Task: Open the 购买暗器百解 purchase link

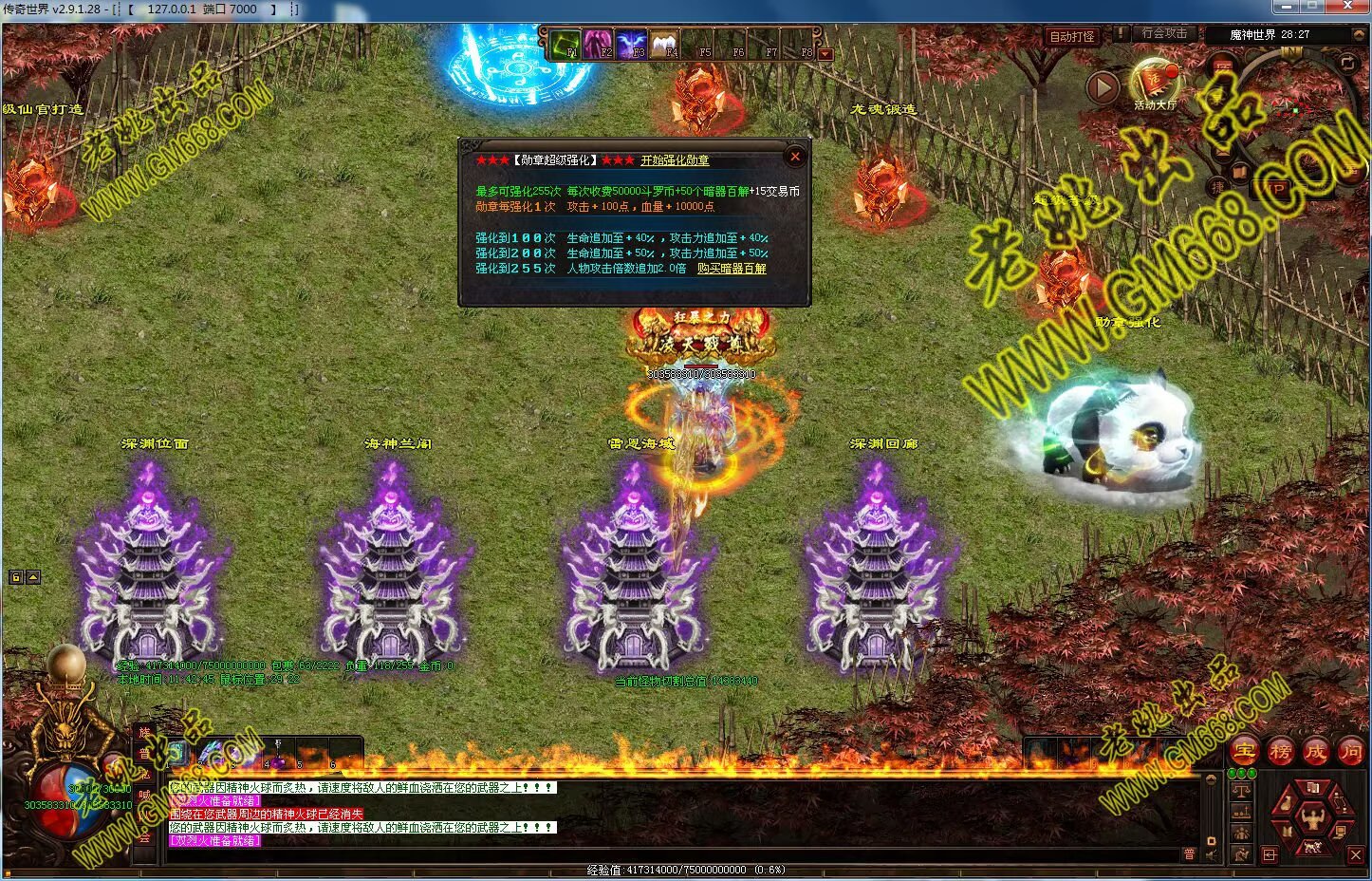Action: (732, 269)
